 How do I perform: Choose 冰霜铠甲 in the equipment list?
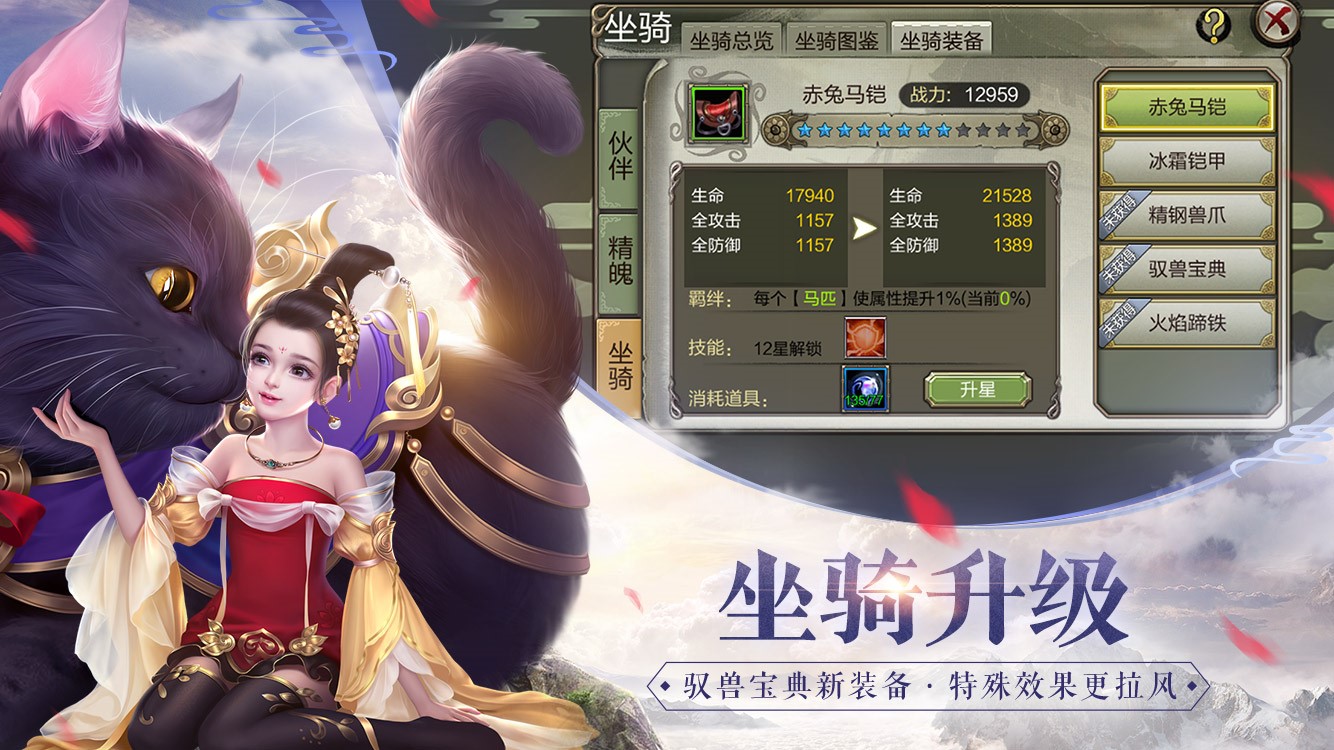(x=1187, y=161)
